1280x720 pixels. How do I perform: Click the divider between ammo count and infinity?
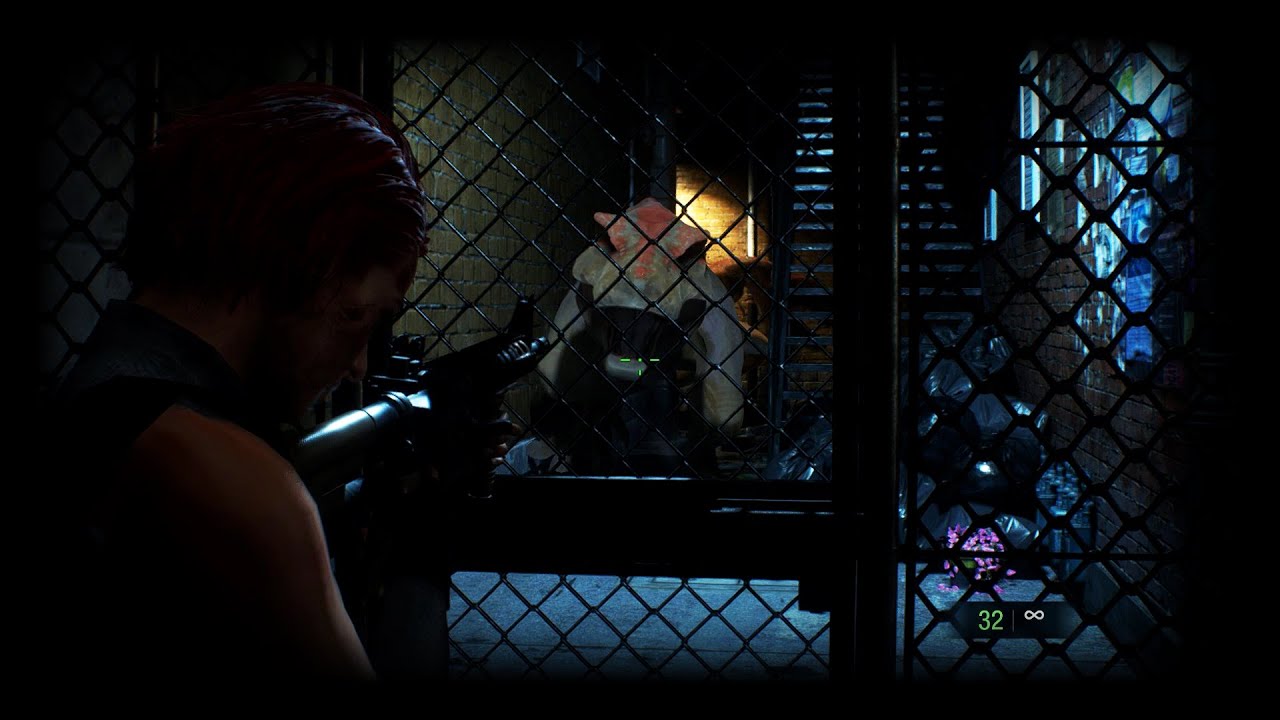(1013, 618)
